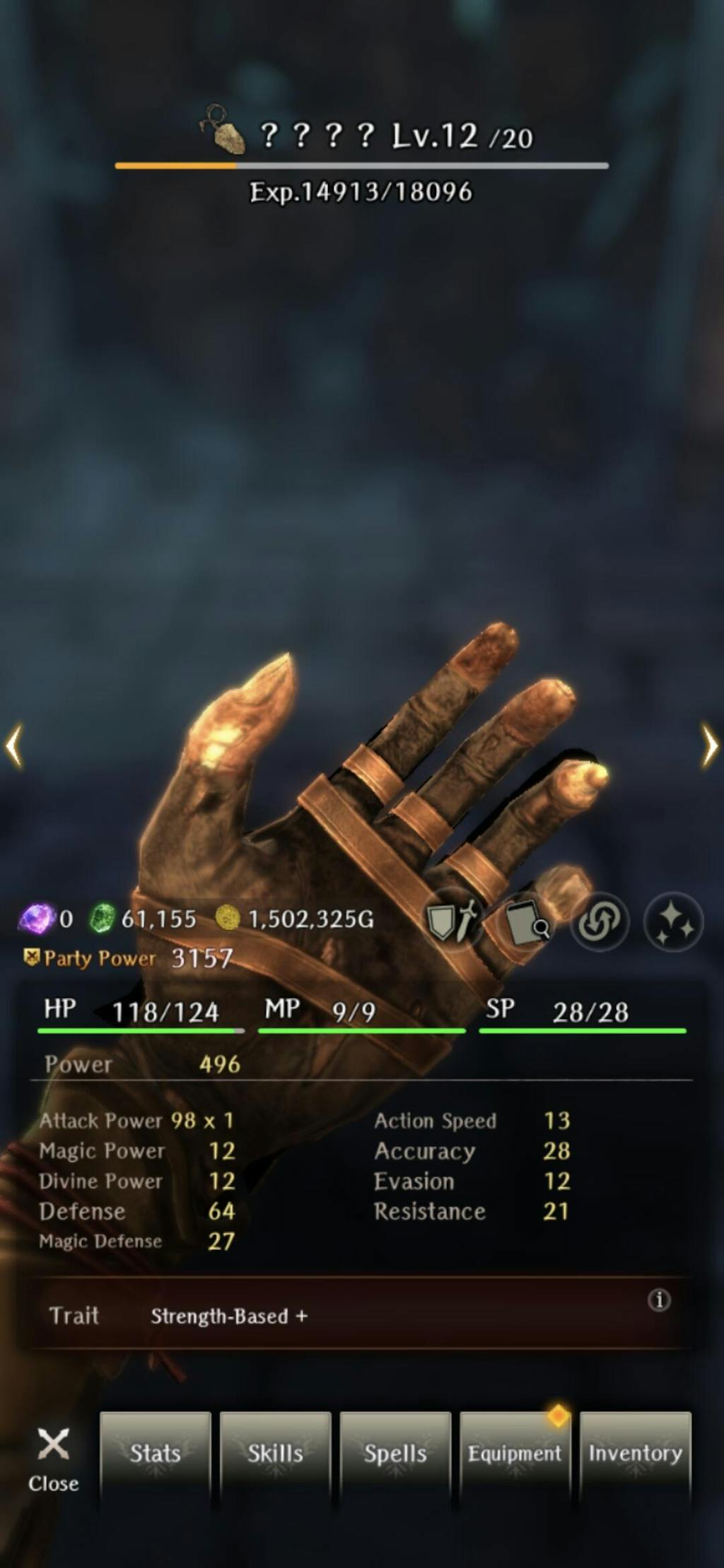Switch to the Skills tab
The height and width of the screenshot is (1568, 724).
tap(275, 1453)
